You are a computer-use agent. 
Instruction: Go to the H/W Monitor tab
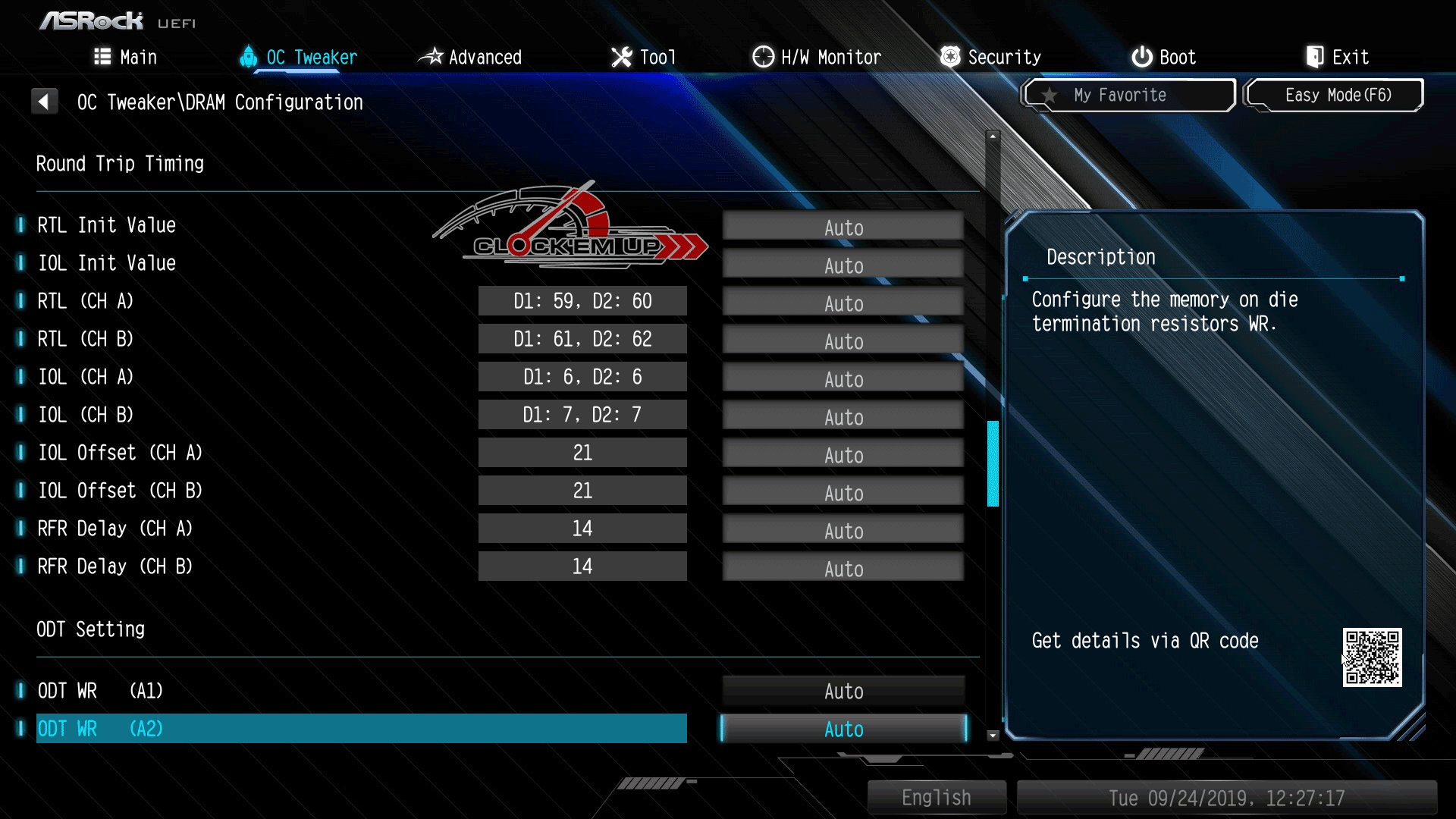click(817, 57)
